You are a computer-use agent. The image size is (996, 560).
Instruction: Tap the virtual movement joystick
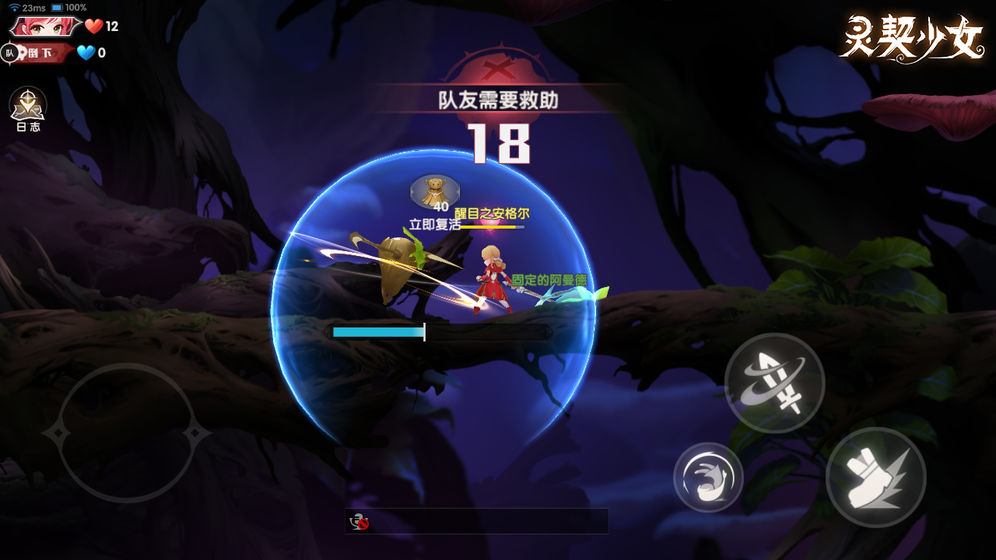coord(126,433)
